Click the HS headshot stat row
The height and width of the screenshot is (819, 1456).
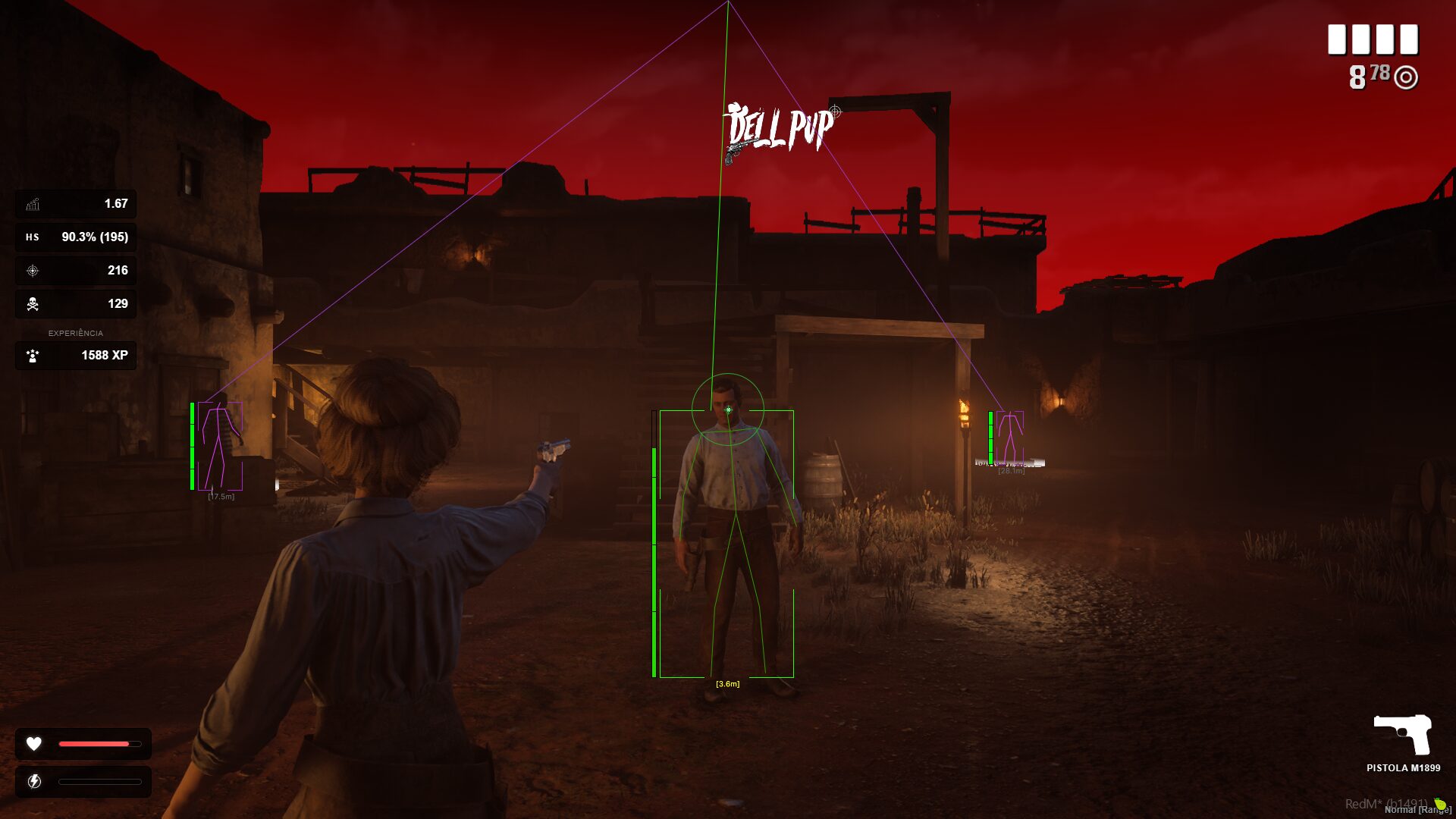point(76,237)
